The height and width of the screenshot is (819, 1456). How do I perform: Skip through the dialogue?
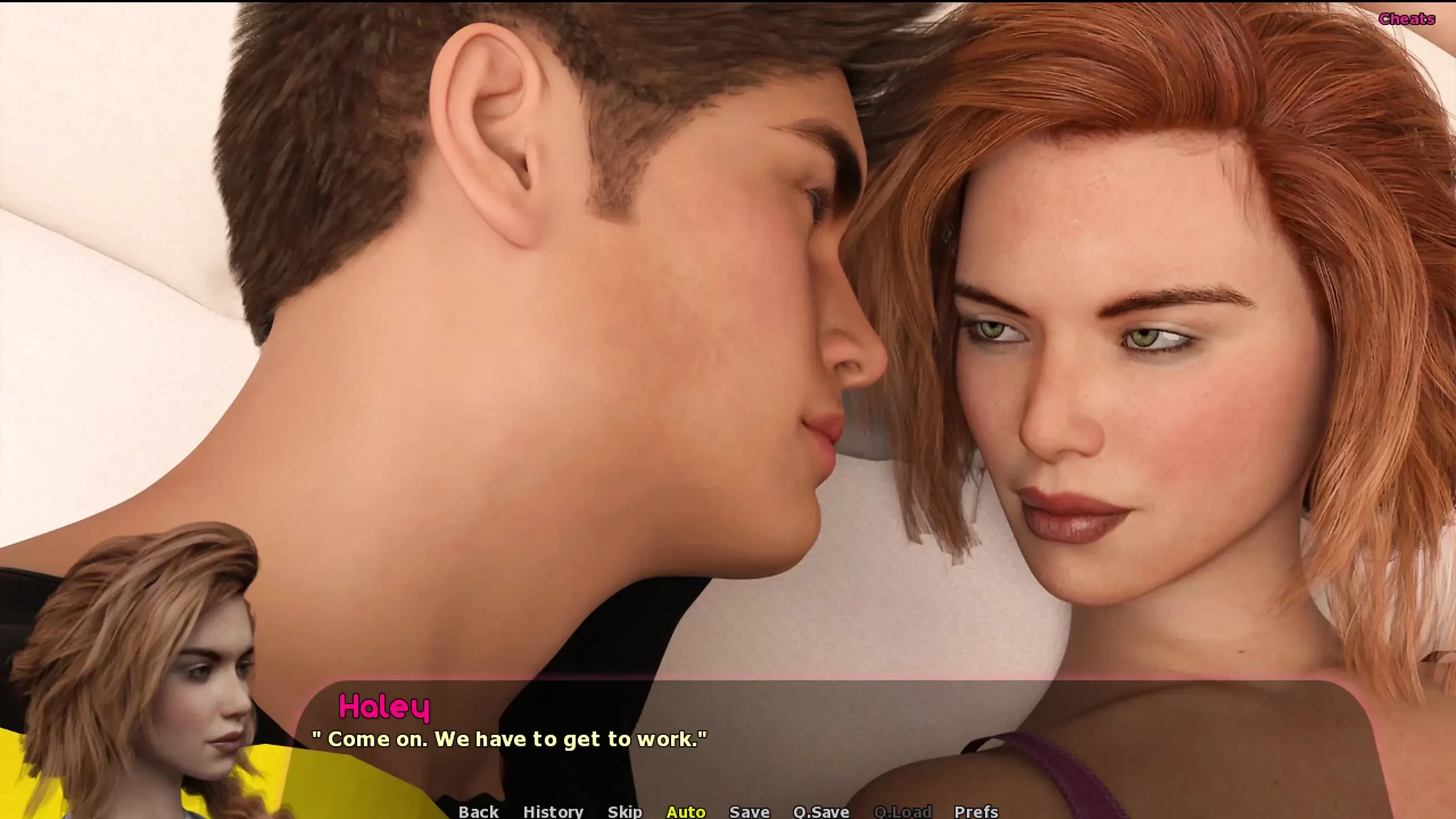coord(624,811)
